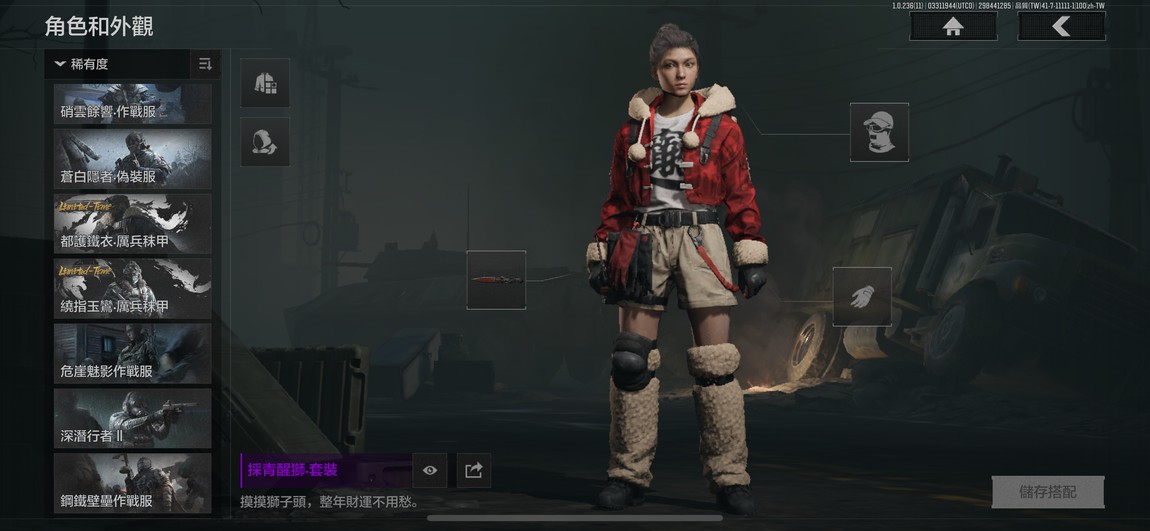Click the 儲存搭配 save button
Screen dimensions: 1150x531
tap(1047, 492)
